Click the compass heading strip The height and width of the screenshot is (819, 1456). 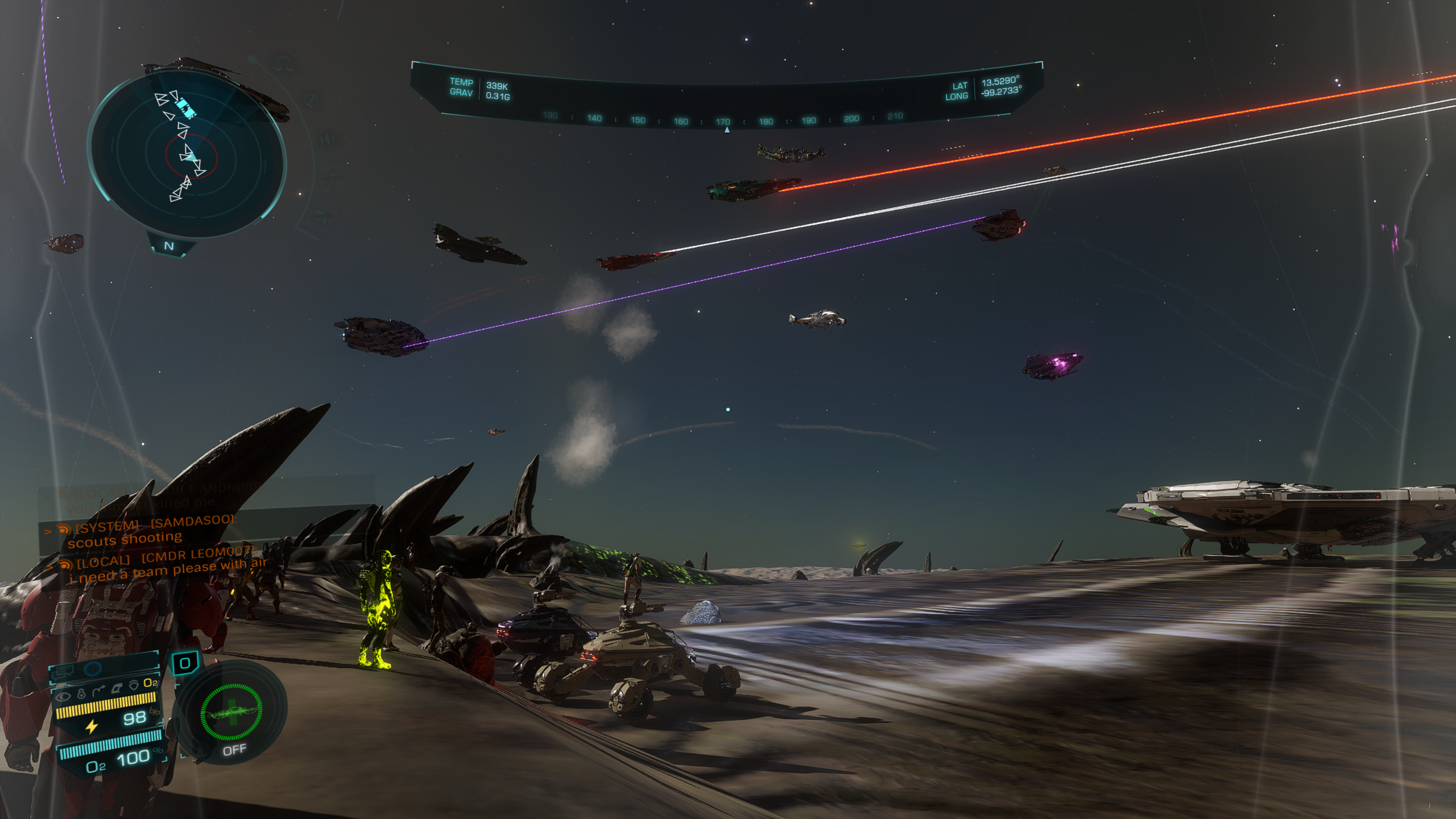click(723, 119)
